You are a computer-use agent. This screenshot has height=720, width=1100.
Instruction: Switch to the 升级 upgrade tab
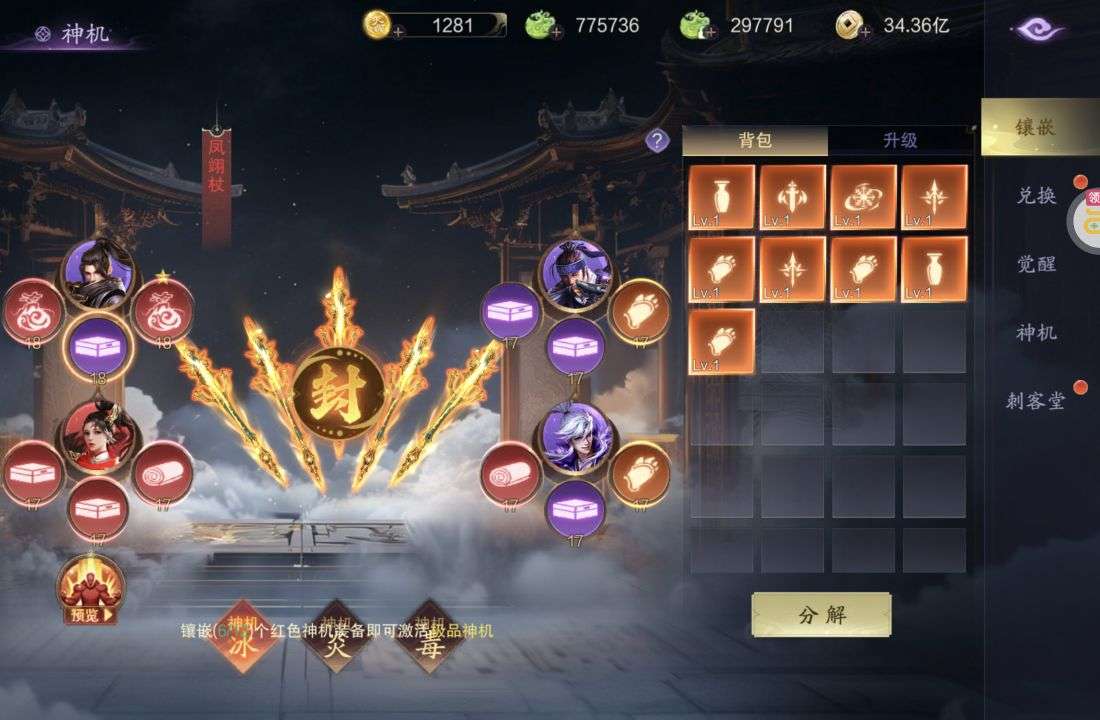(x=899, y=141)
